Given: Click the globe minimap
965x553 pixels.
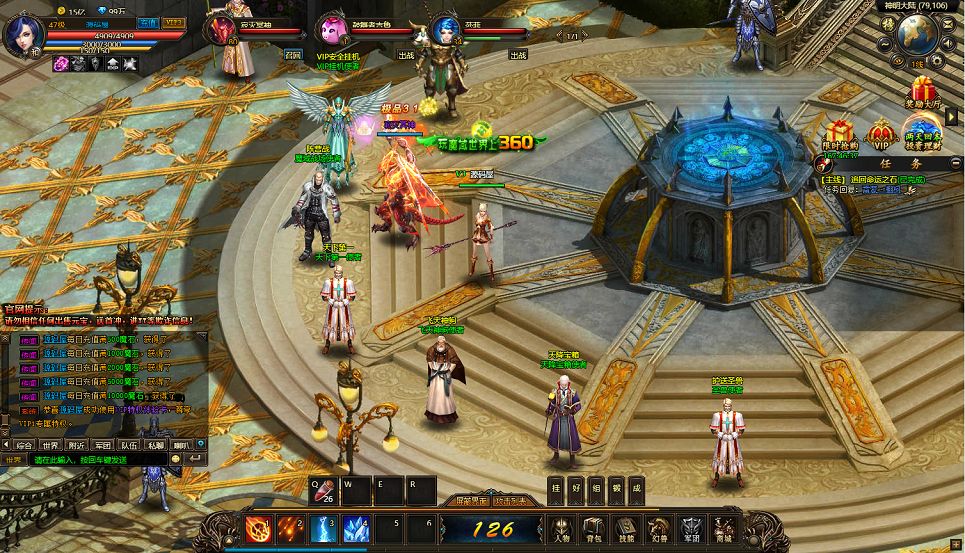Looking at the screenshot, I should click(915, 35).
